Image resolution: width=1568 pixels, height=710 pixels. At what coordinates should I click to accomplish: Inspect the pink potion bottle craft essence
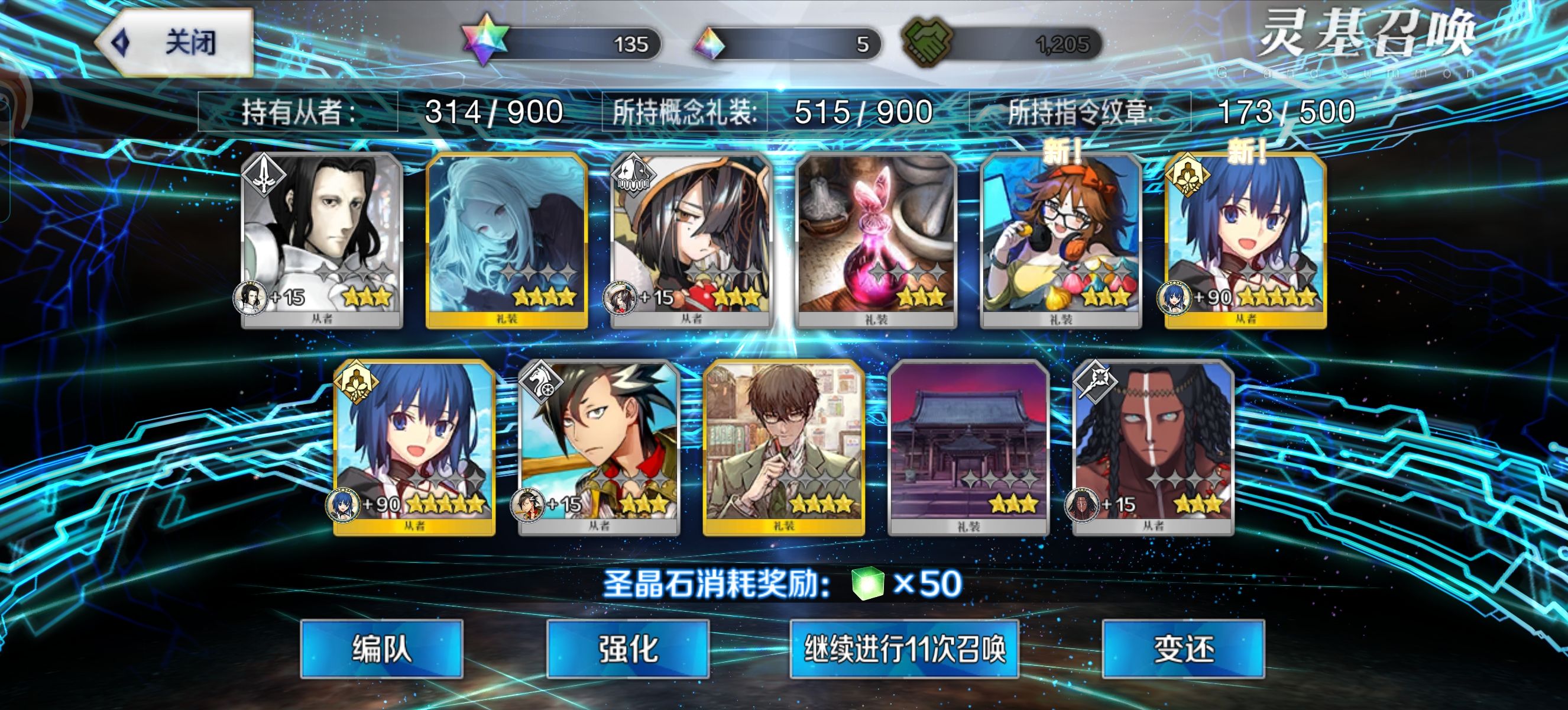coord(876,240)
